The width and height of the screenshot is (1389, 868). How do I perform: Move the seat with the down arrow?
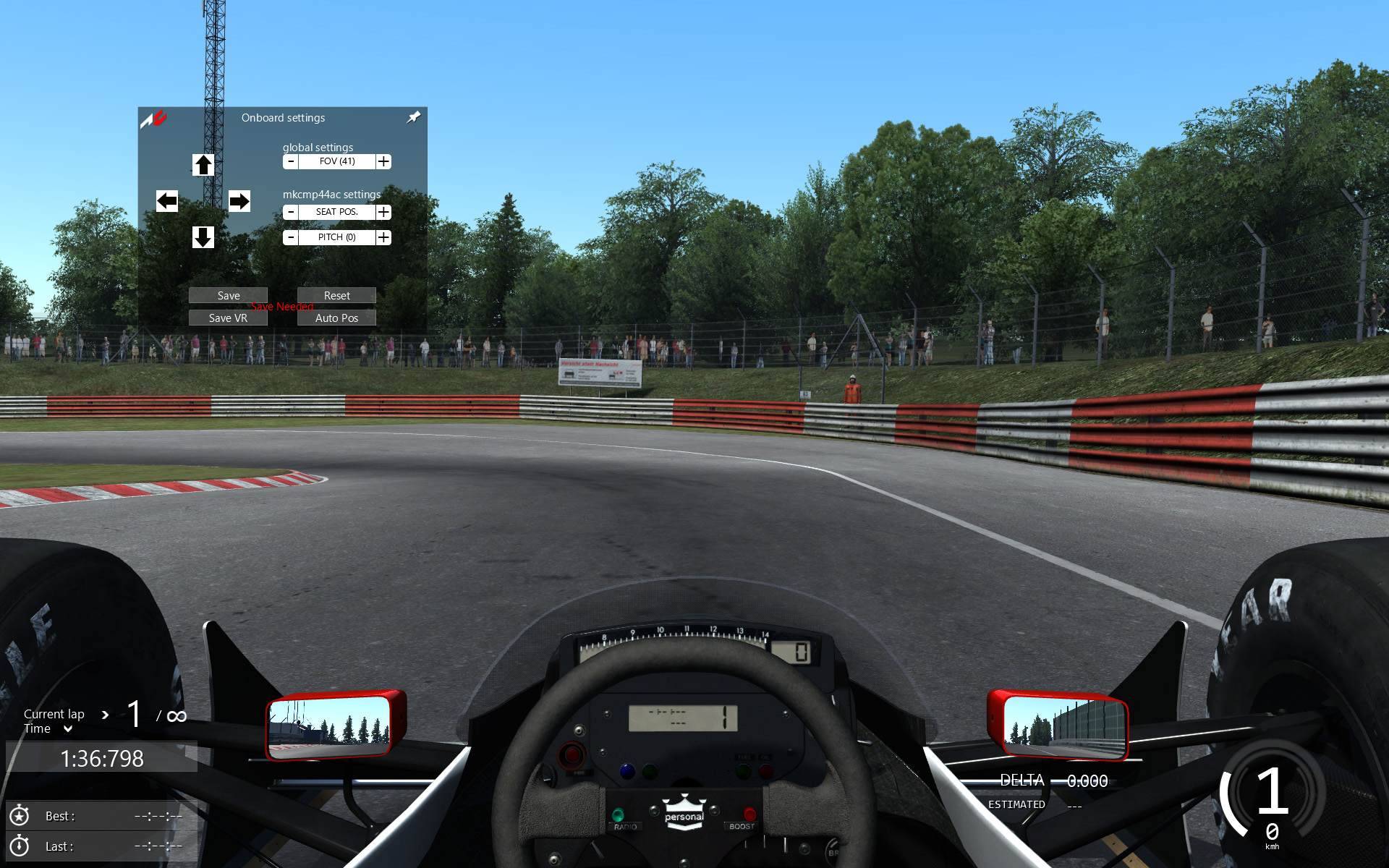203,237
